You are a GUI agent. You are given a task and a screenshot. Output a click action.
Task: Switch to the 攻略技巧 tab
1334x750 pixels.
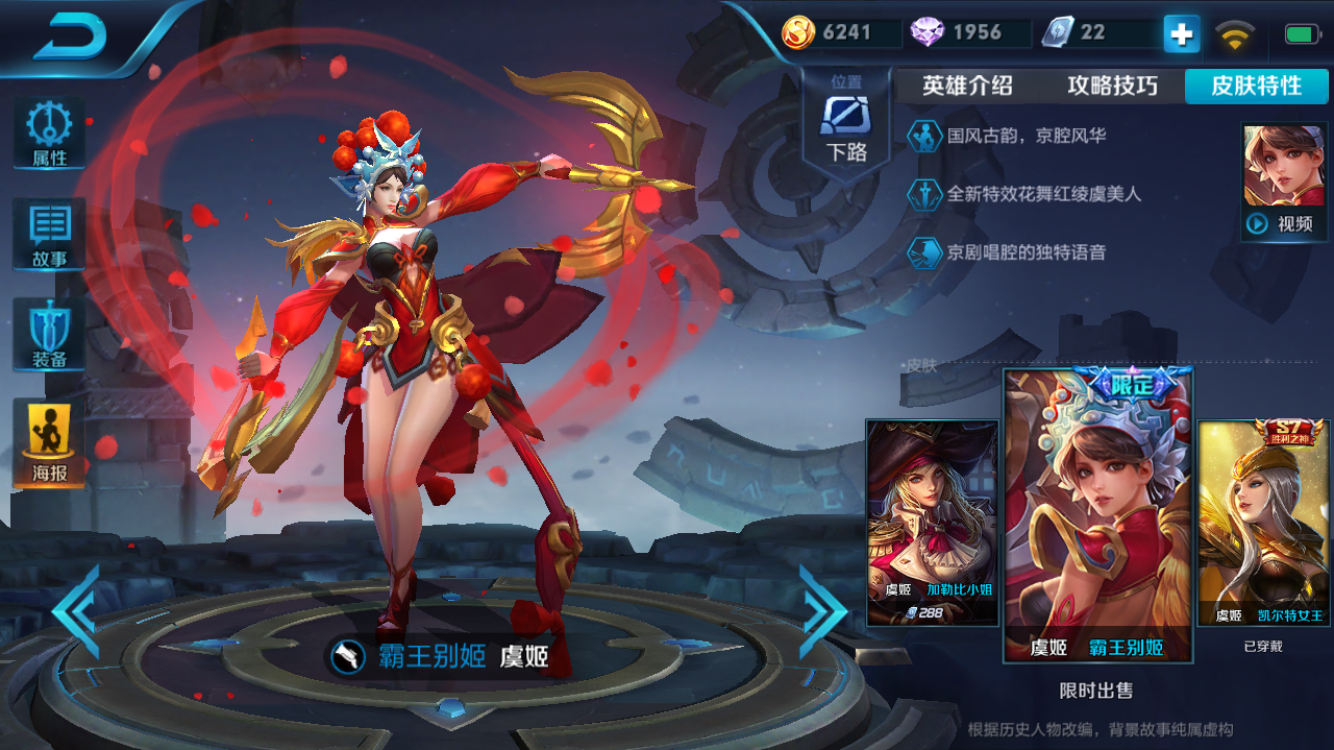pyautogui.click(x=1112, y=86)
